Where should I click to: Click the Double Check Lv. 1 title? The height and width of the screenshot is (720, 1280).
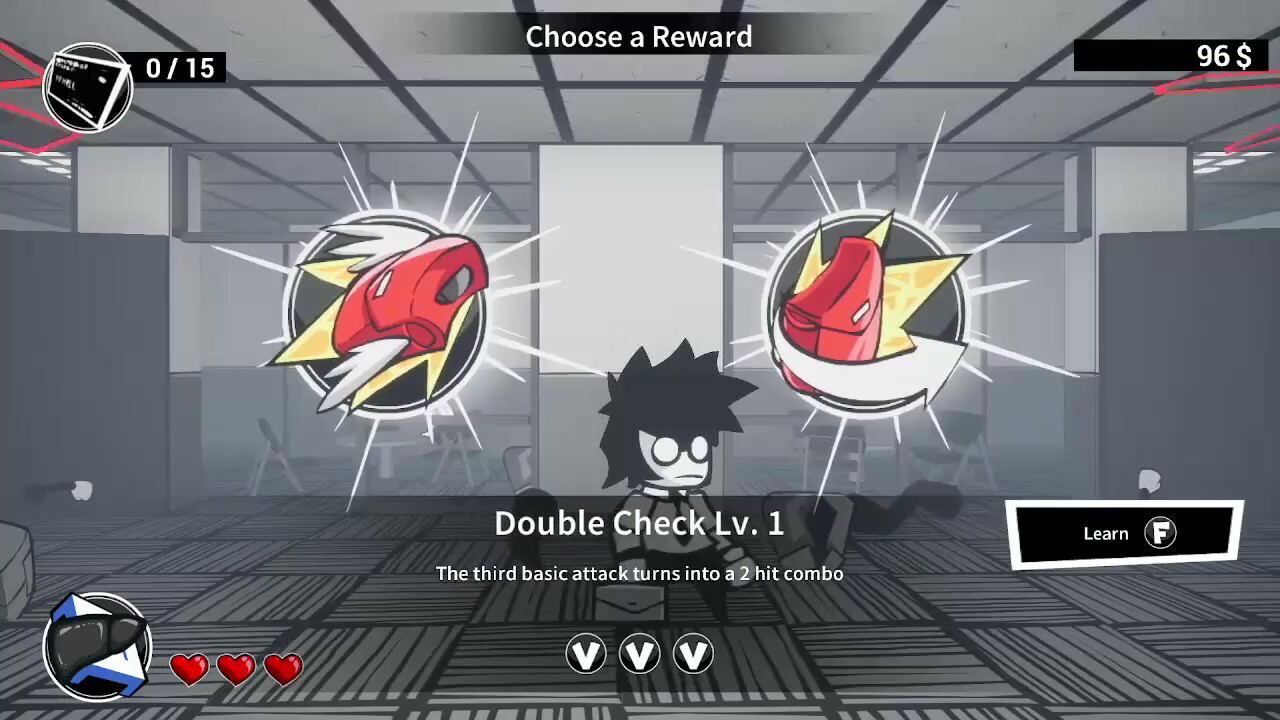pyautogui.click(x=640, y=523)
